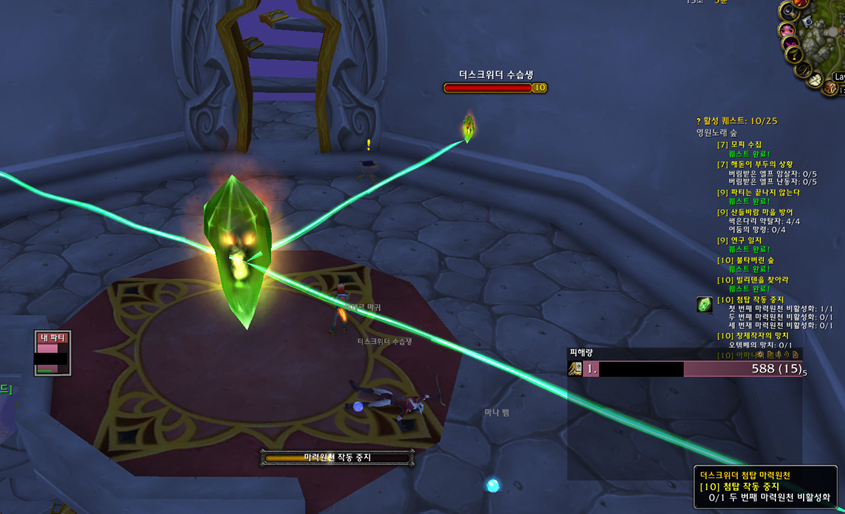Open the 창제작자의 망치 quest entry
845x514 pixels.
pyautogui.click(x=754, y=336)
